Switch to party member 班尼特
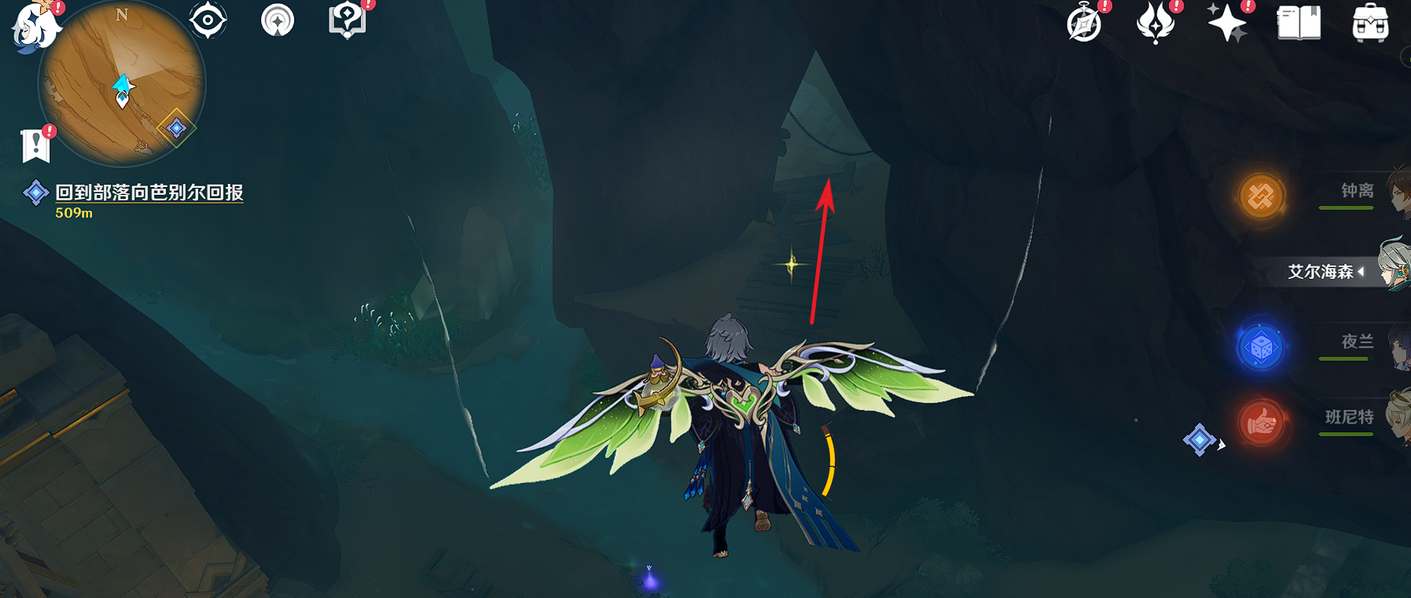Image resolution: width=1411 pixels, height=598 pixels. [x=1349, y=418]
